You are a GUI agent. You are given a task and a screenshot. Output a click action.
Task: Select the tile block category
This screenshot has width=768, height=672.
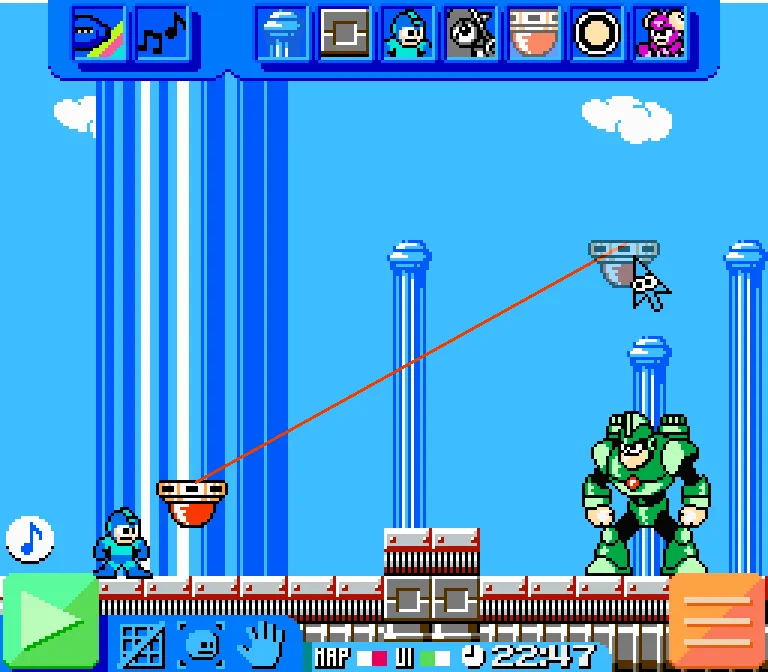point(344,34)
